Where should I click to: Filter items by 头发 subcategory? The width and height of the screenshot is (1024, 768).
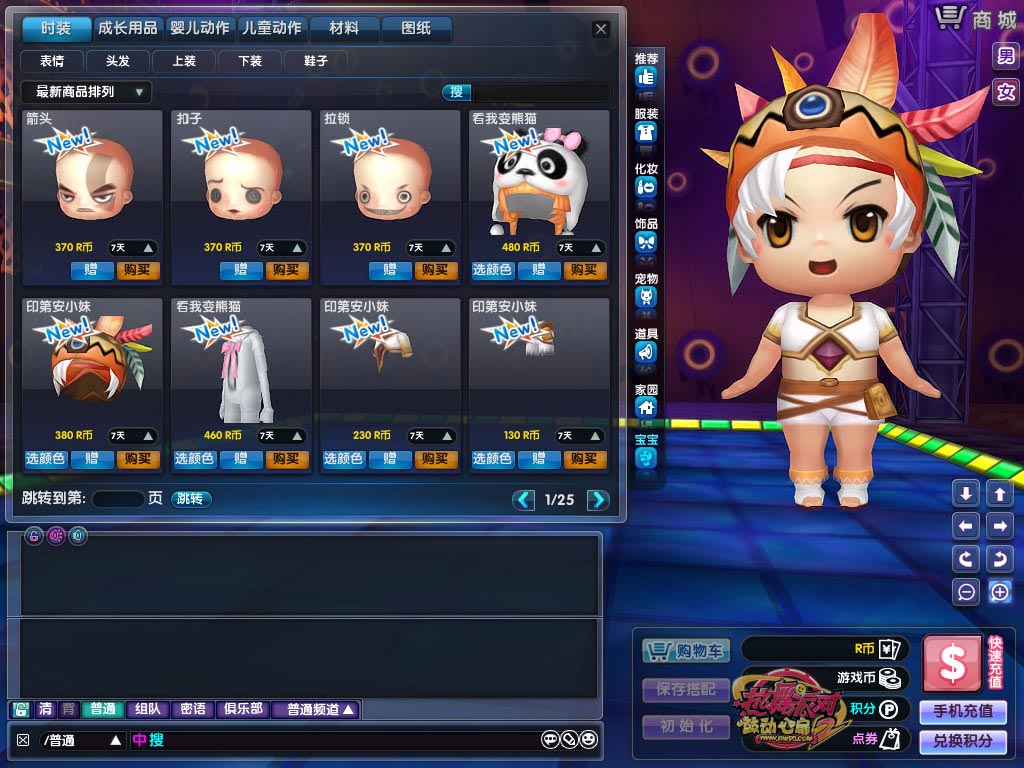[118, 61]
